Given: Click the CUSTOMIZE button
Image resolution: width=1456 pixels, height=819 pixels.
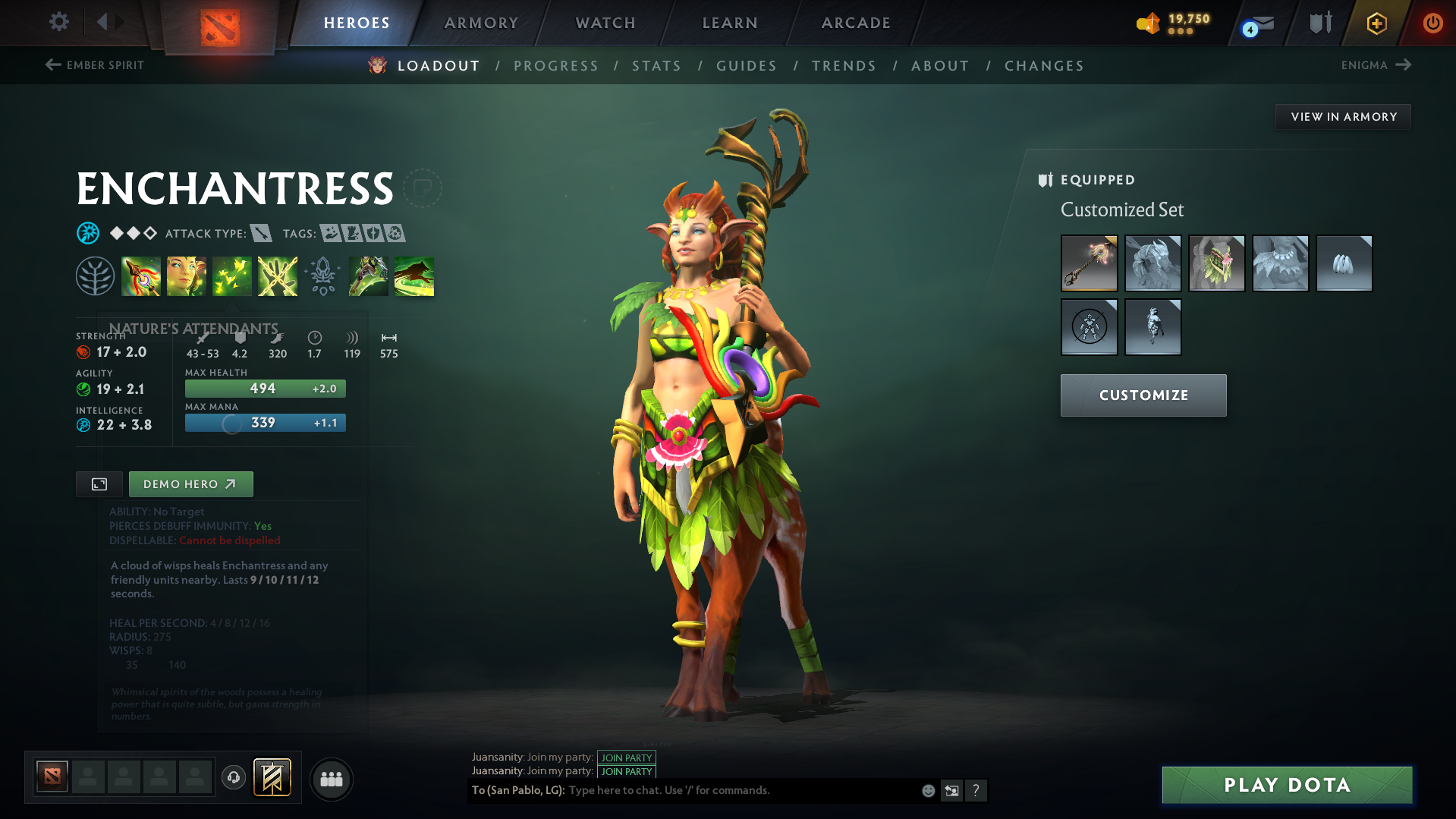Looking at the screenshot, I should [x=1143, y=395].
